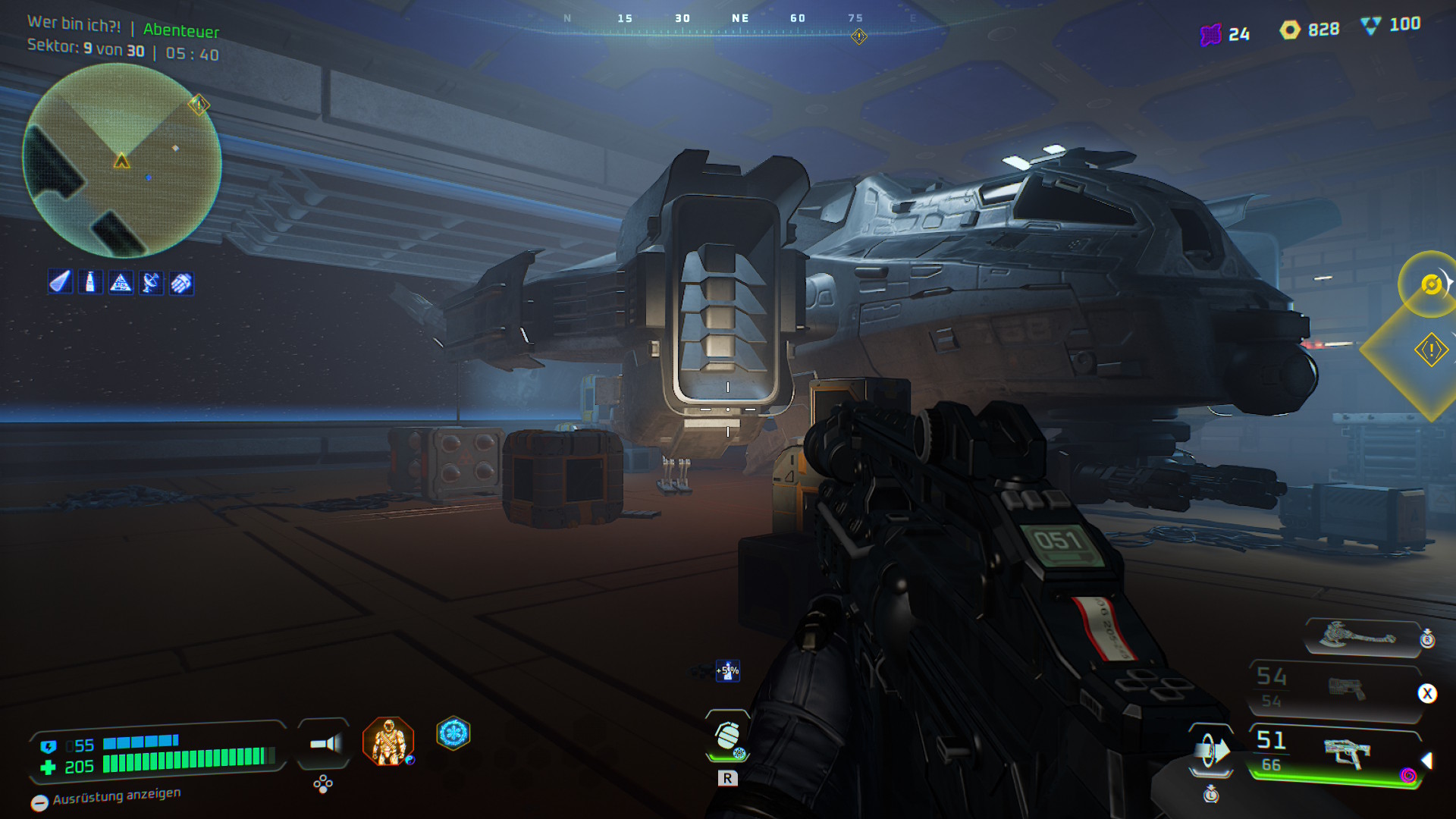Select the pyramid buff icon
Image resolution: width=1456 pixels, height=819 pixels.
coord(121,283)
